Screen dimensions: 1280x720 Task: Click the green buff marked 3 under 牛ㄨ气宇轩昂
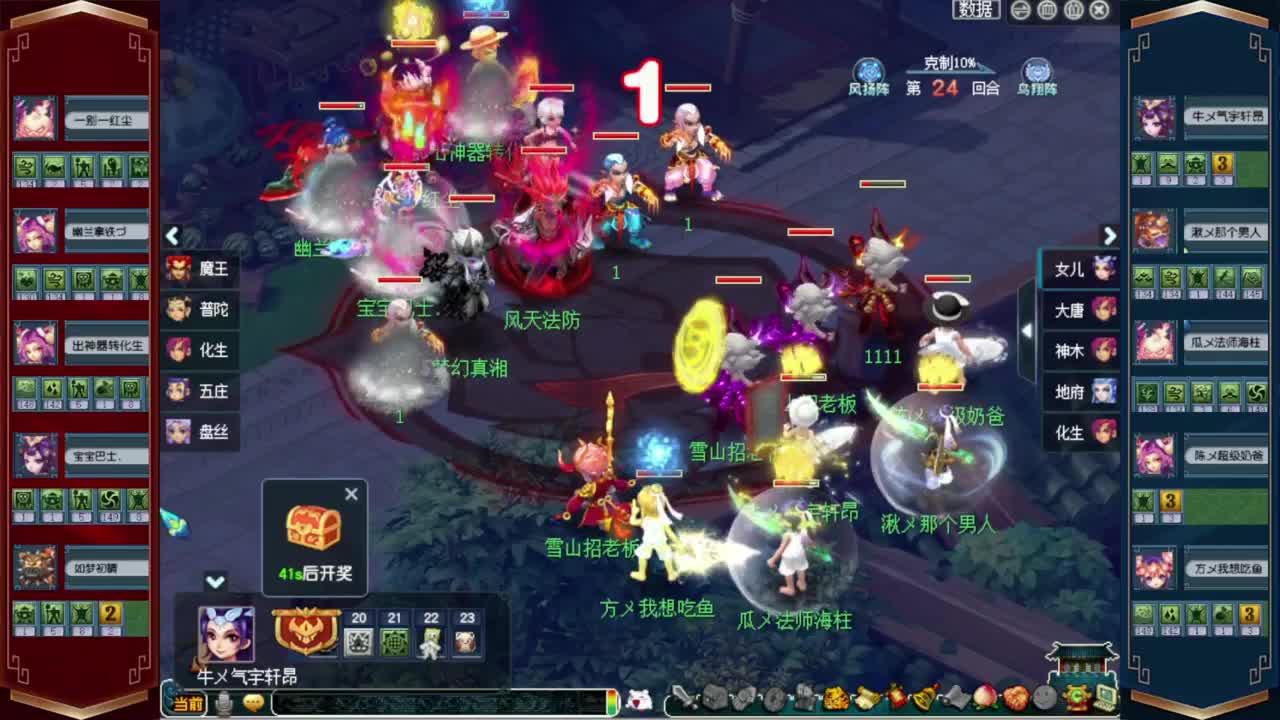[1222, 164]
